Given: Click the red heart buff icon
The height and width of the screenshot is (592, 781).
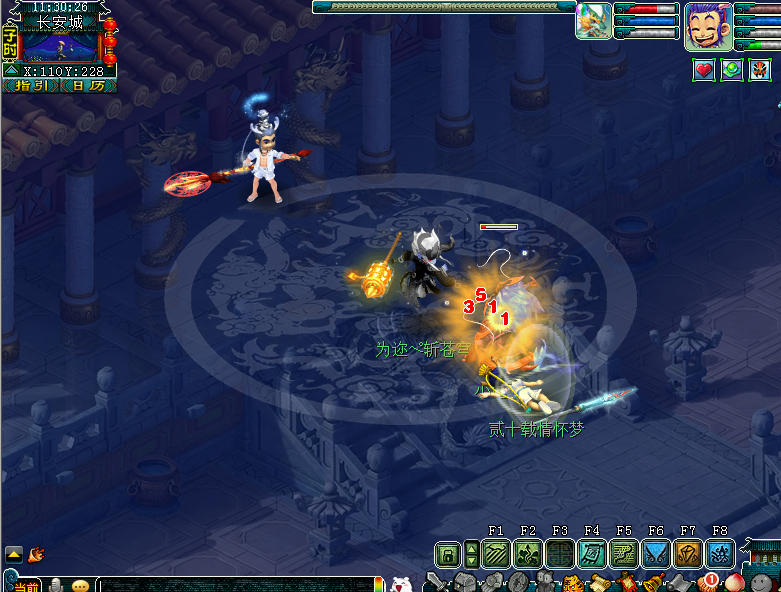Looking at the screenshot, I should point(704,70).
